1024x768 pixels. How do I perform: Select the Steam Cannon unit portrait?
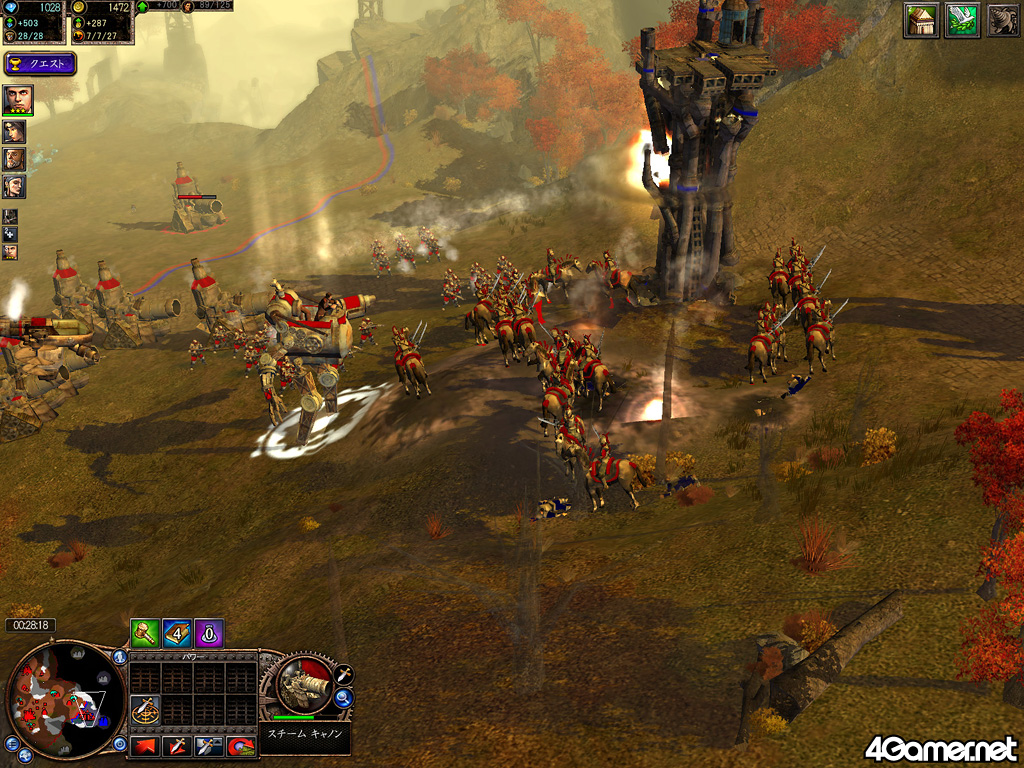click(302, 685)
